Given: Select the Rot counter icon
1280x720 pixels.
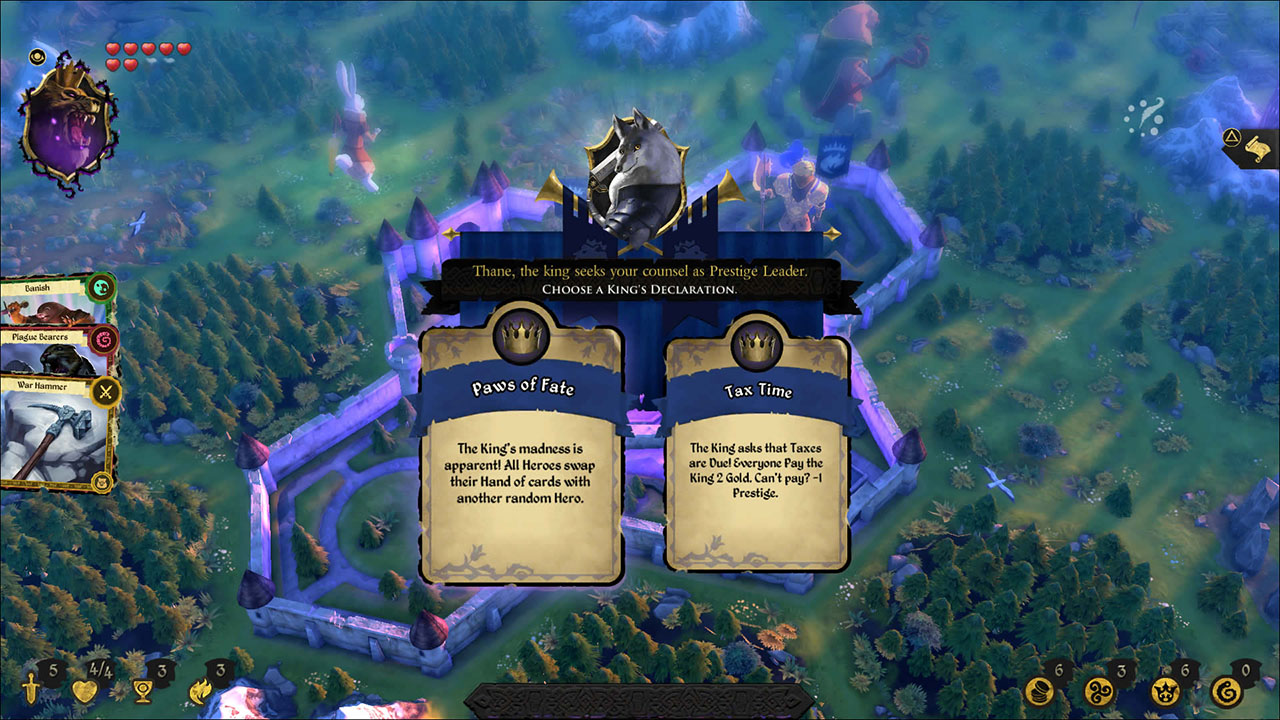Looking at the screenshot, I should [1227, 690].
